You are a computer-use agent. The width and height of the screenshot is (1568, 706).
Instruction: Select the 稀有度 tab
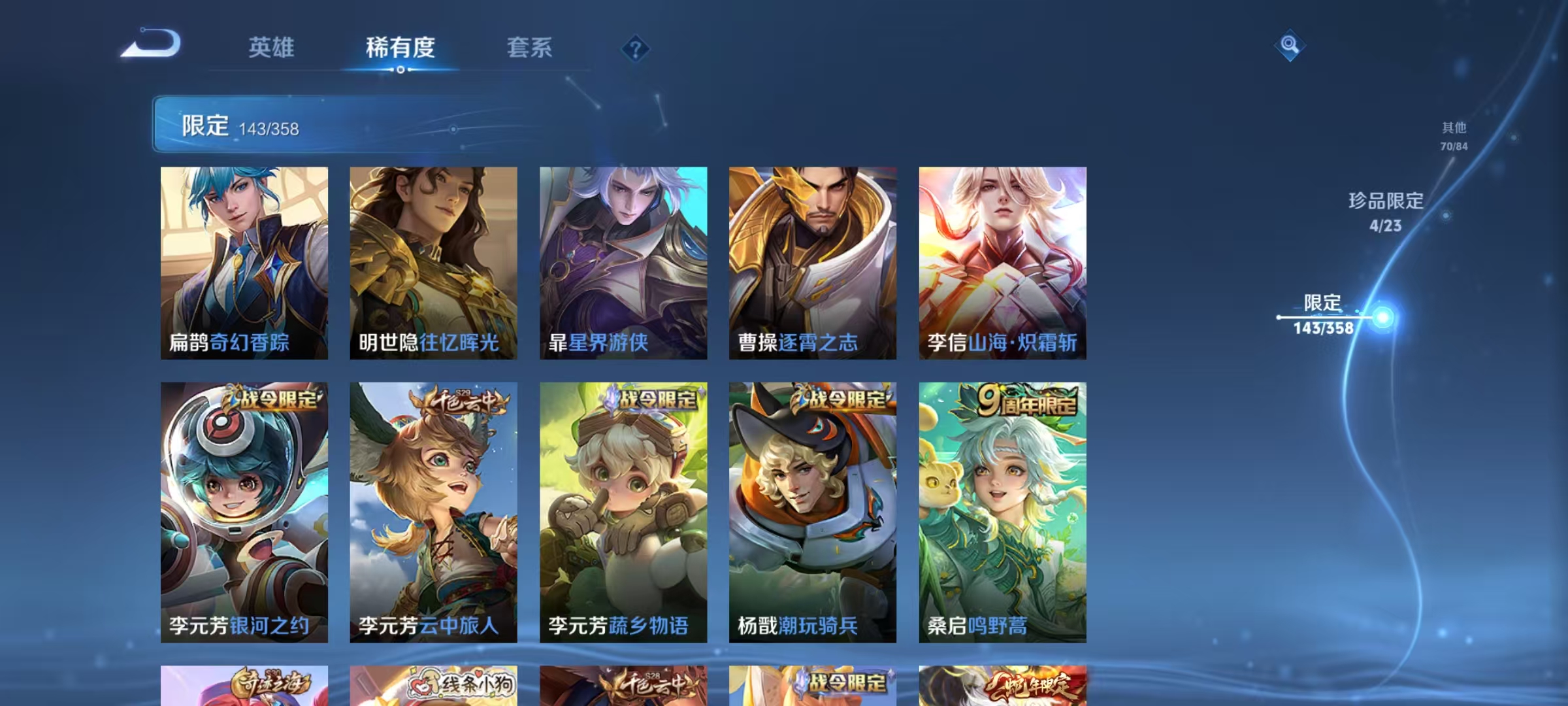click(400, 47)
